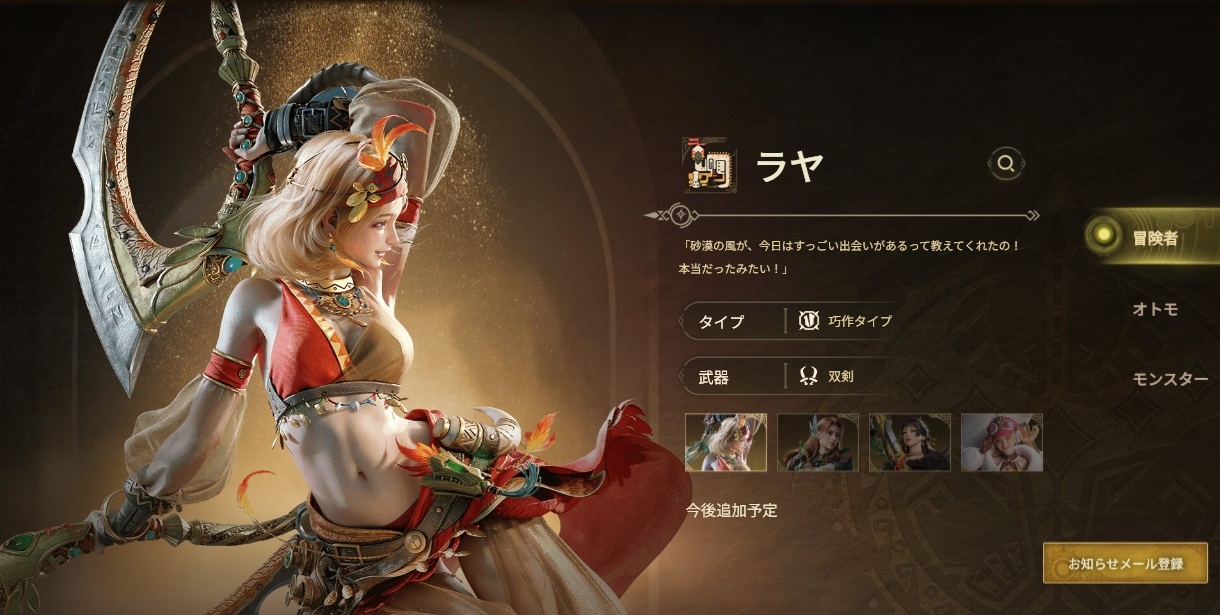Choose the red-haired adventurer thumbnail
The image size is (1220, 615).
click(818, 442)
